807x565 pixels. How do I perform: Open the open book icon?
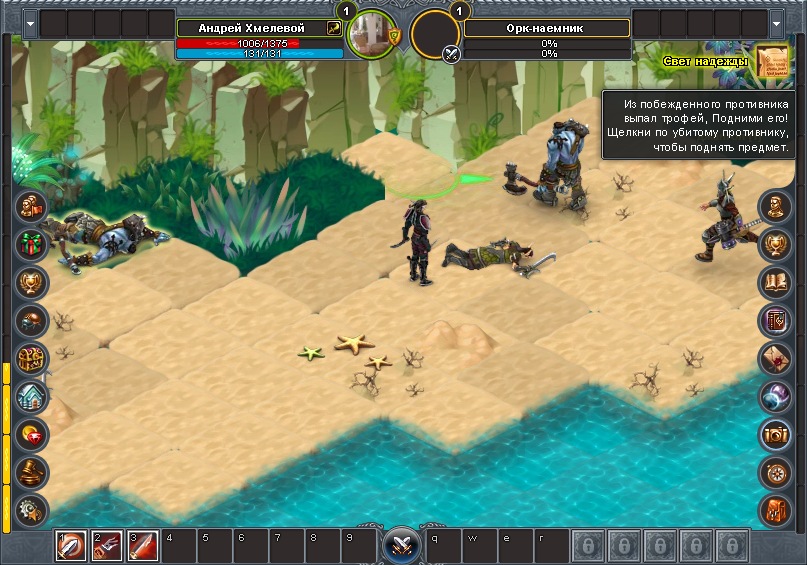[776, 282]
